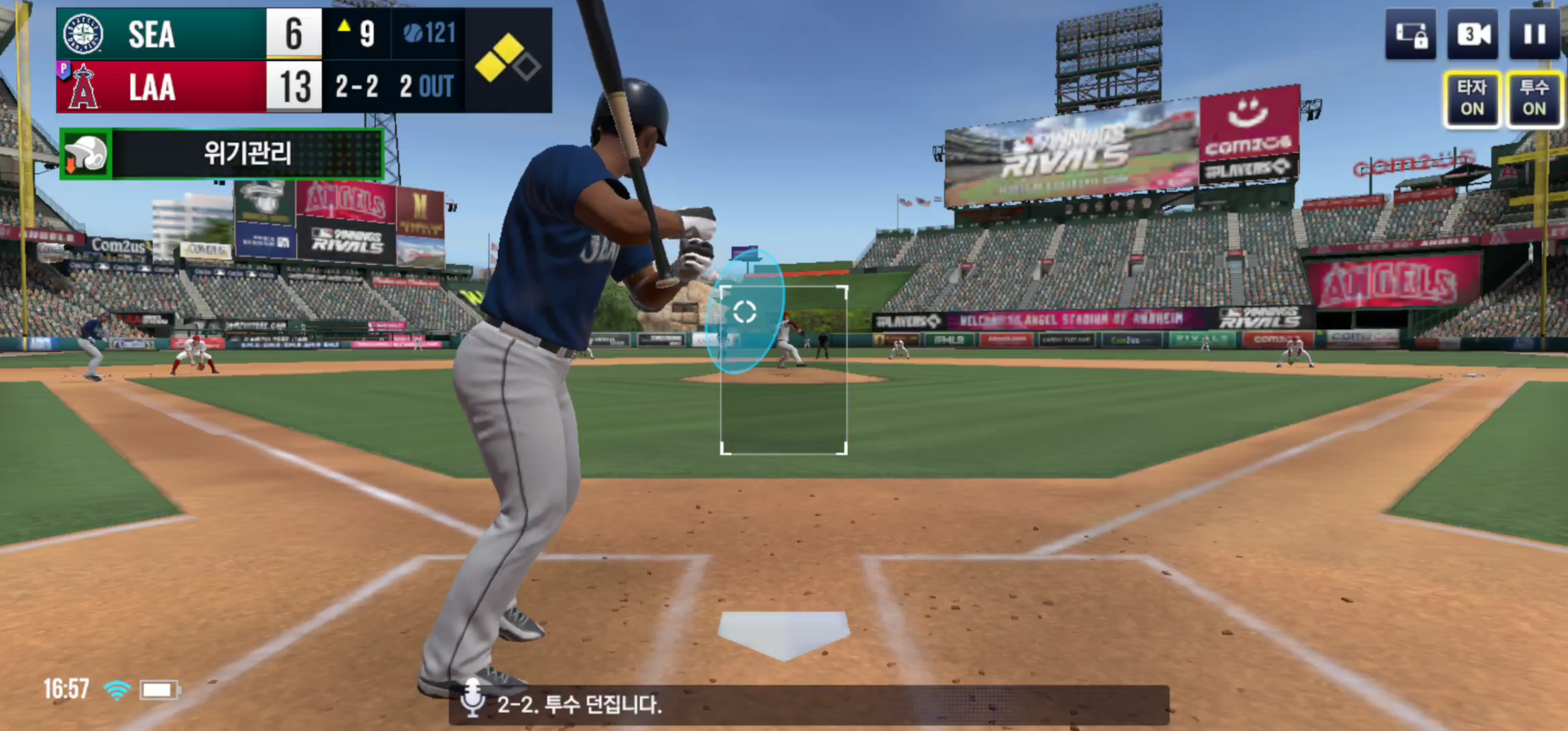This screenshot has width=1568, height=731.
Task: Toggle the screen rotation lock icon
Action: [1411, 34]
